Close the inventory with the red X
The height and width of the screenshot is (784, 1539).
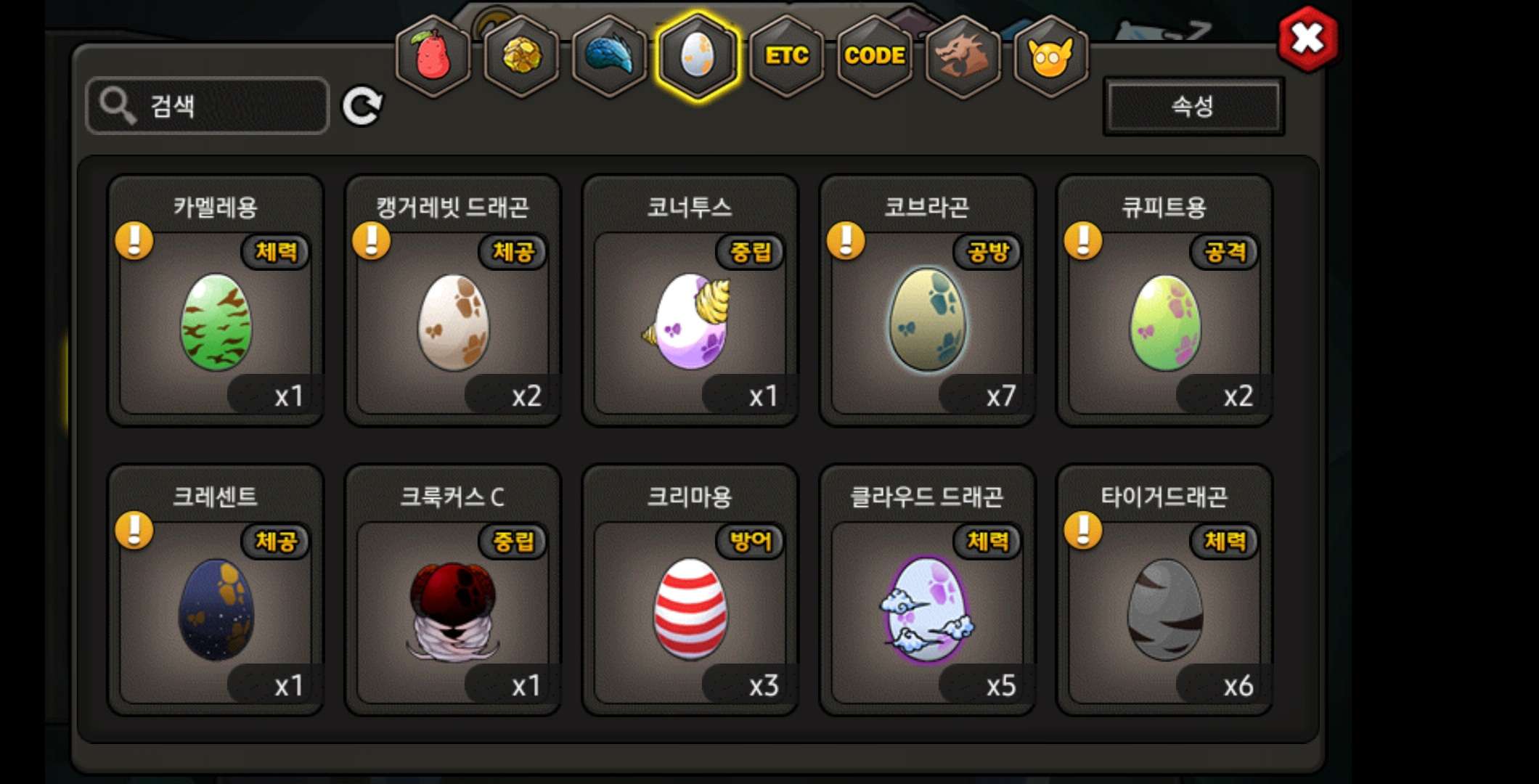(1307, 38)
